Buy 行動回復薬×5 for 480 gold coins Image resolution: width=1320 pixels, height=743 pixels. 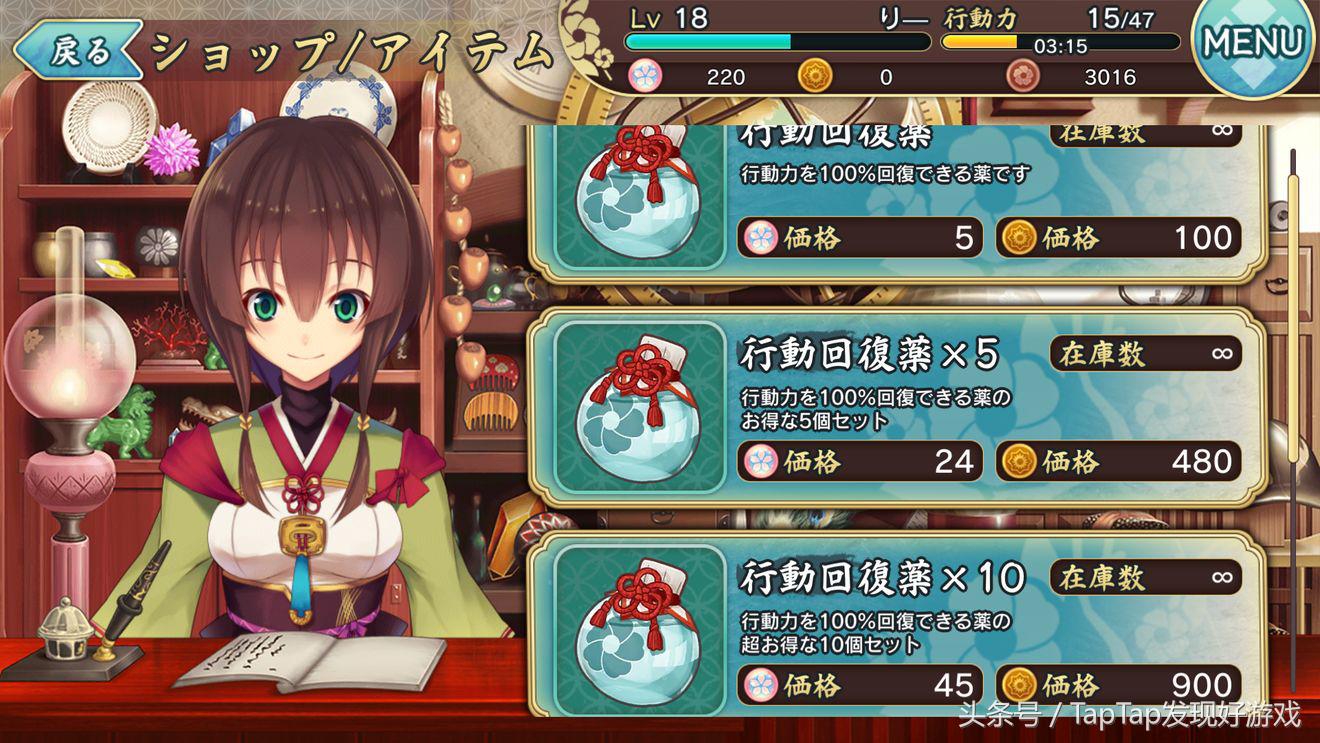pyautogui.click(x=1118, y=461)
